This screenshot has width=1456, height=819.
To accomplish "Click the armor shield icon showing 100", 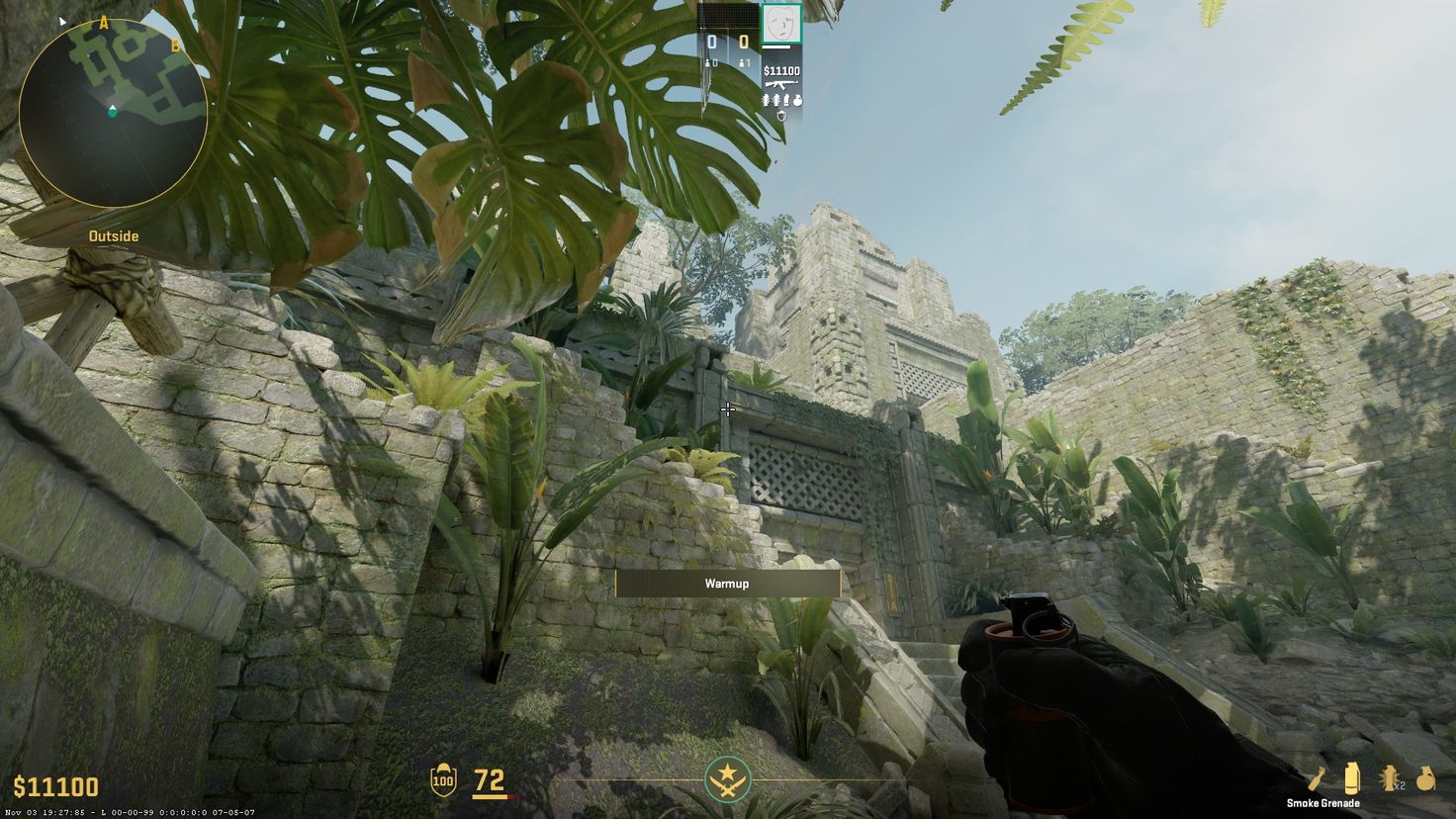I will pyautogui.click(x=443, y=780).
